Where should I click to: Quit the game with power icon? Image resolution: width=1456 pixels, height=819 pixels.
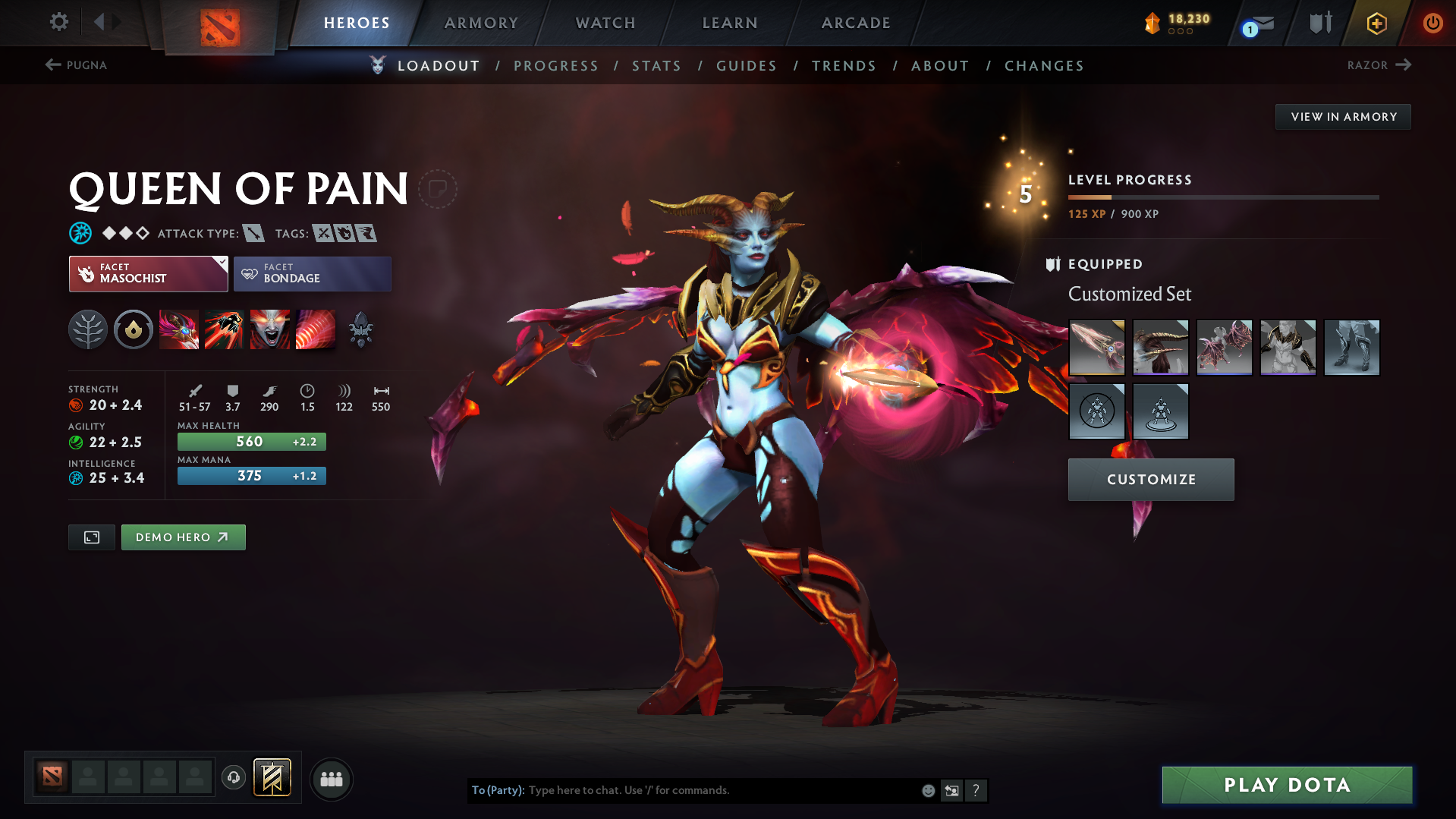point(1432,23)
